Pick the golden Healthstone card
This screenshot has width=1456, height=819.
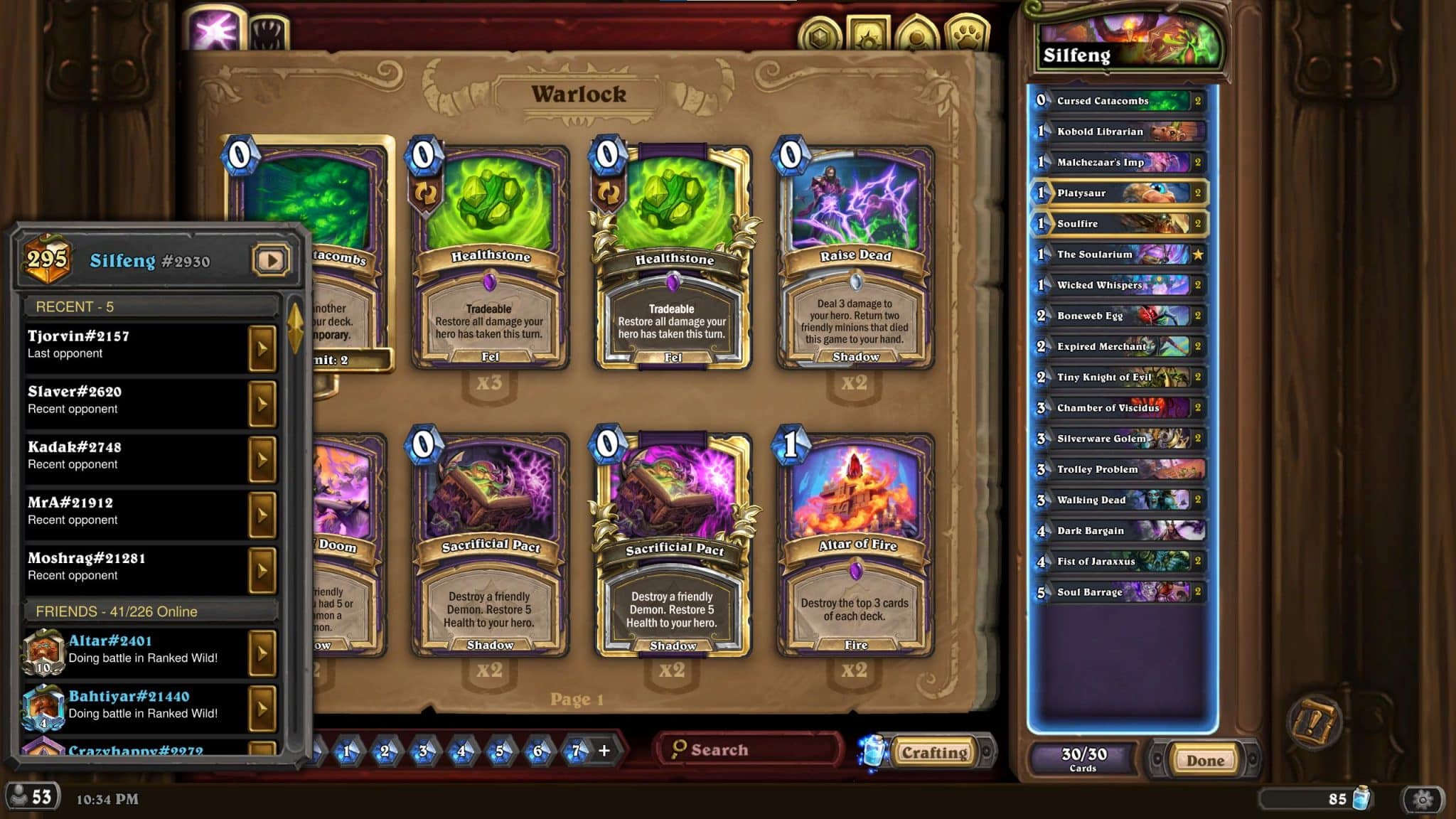[x=673, y=259]
